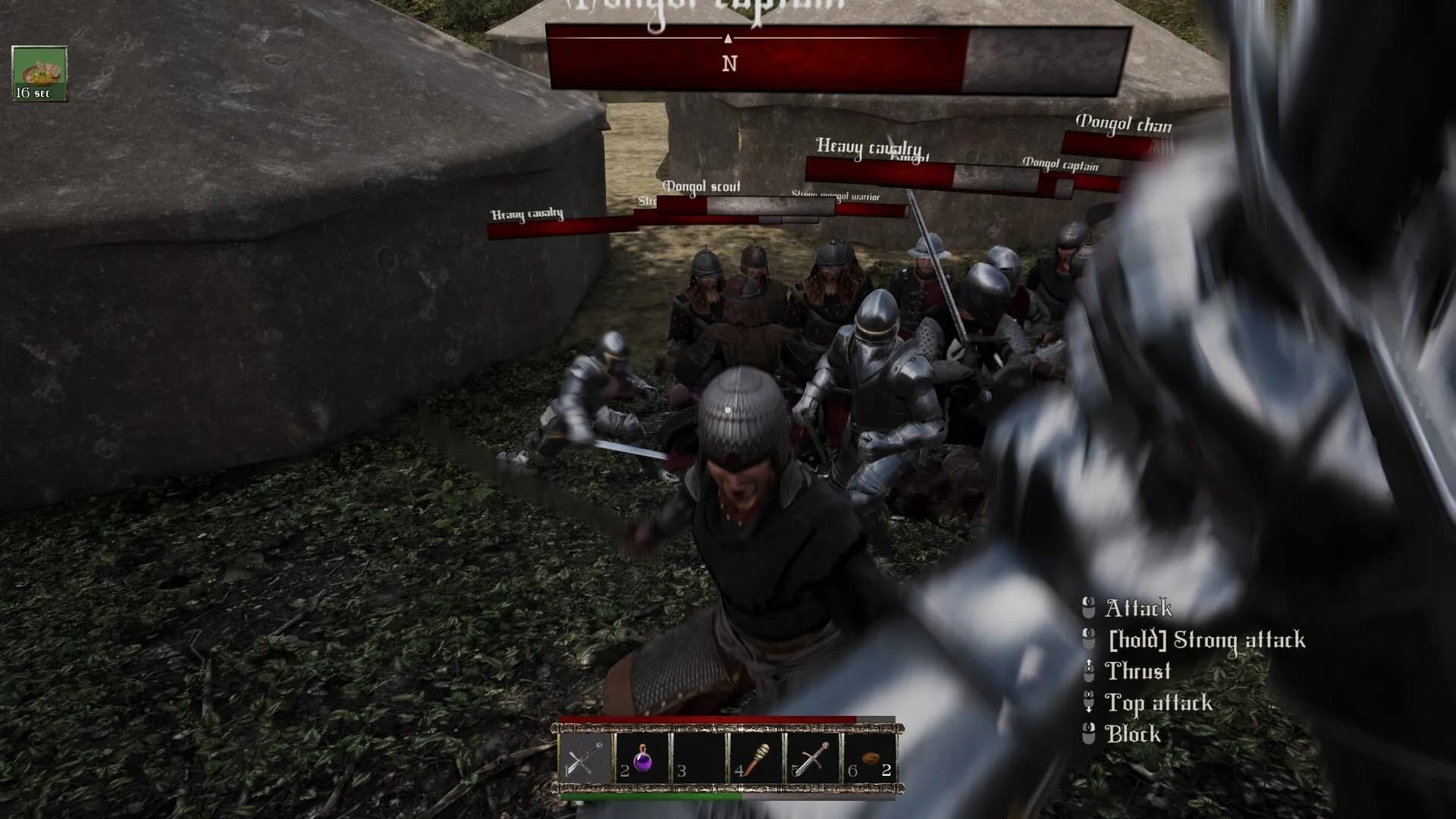Equip the wooden club from the hotbar
Image resolution: width=1456 pixels, height=819 pixels.
[x=755, y=759]
